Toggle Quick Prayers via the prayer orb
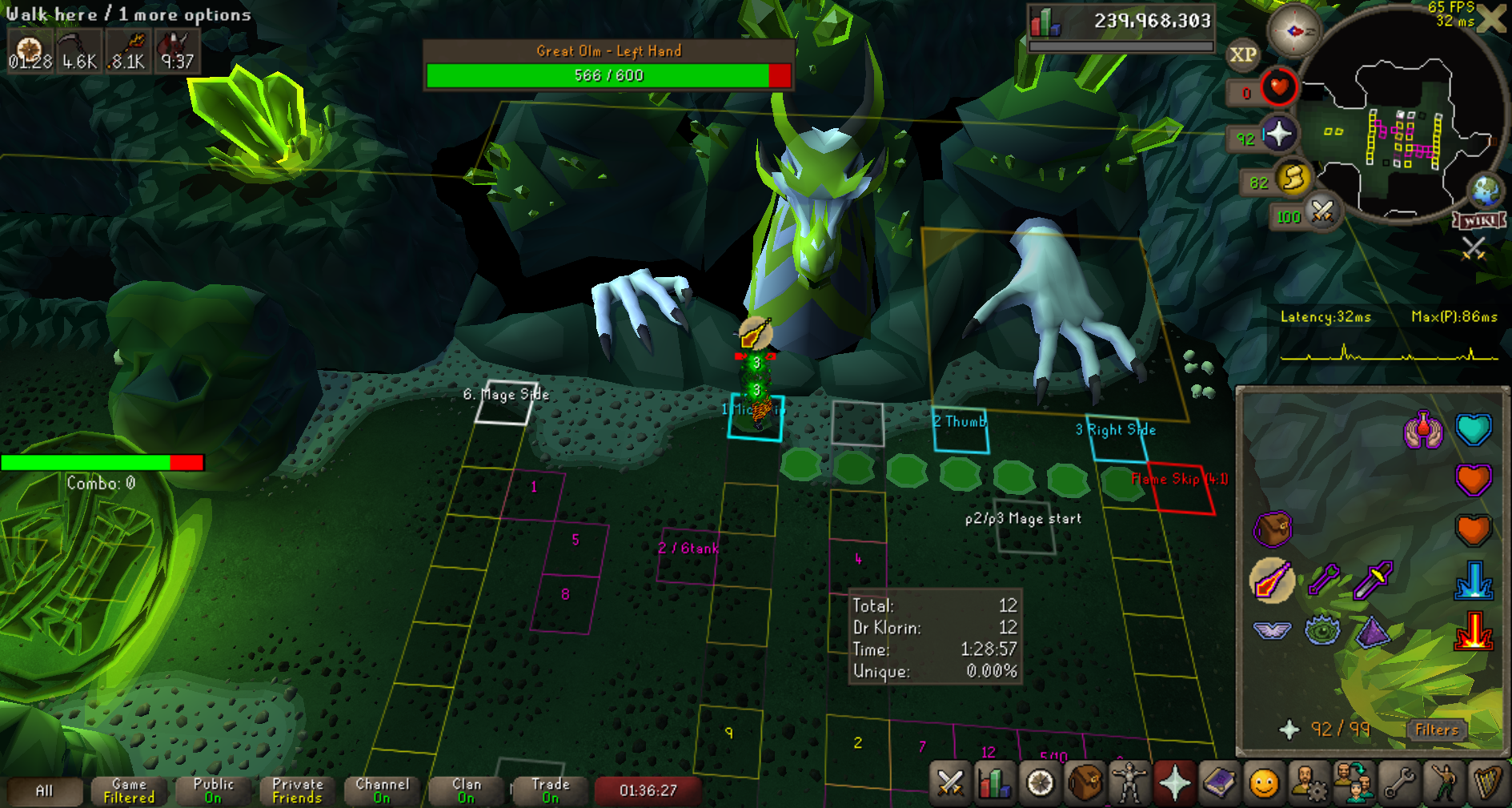This screenshot has height=808, width=1512. 1278,135
